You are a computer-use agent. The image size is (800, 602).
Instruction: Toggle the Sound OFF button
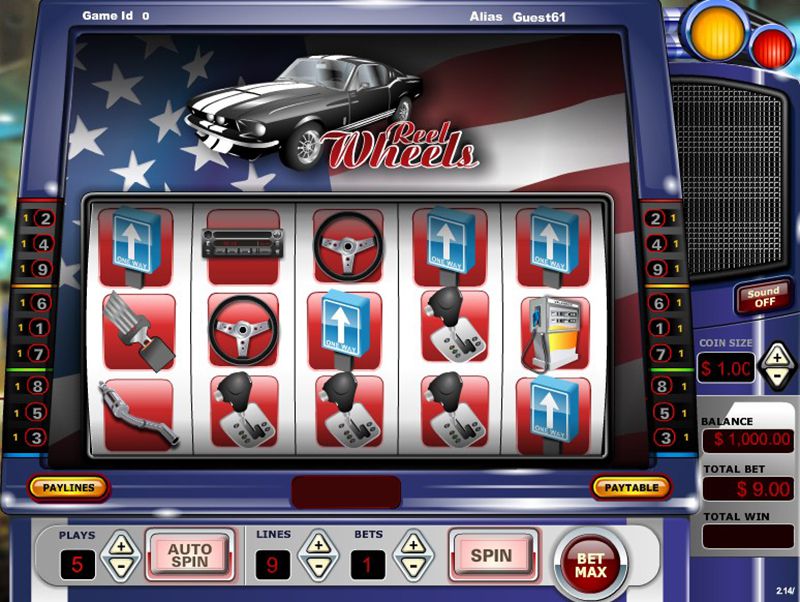pos(762,297)
